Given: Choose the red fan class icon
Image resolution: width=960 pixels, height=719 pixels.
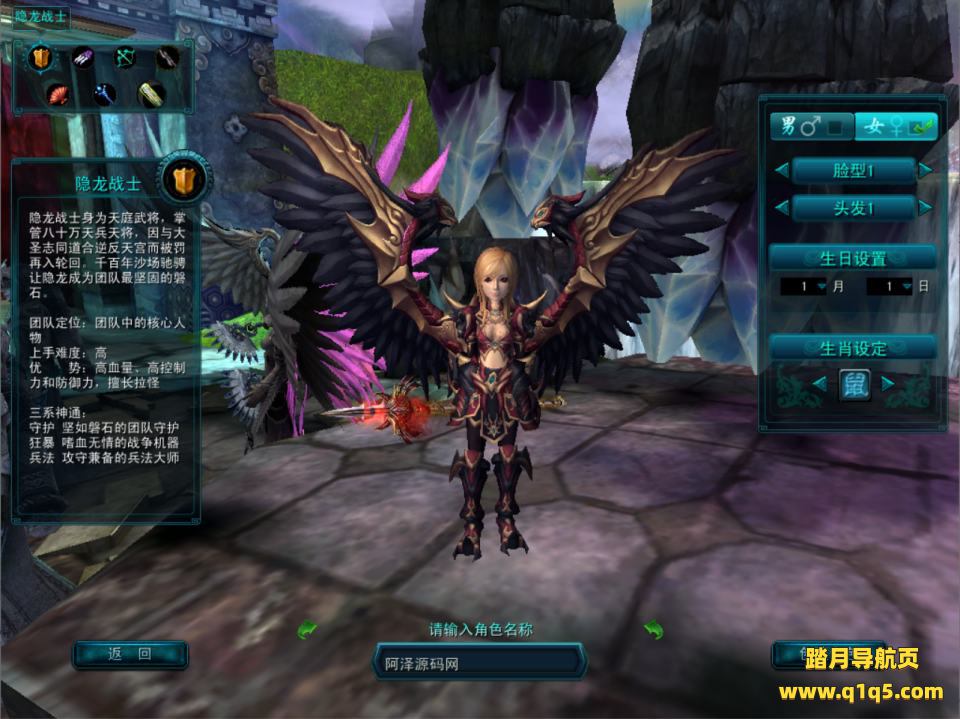Looking at the screenshot, I should tap(60, 94).
